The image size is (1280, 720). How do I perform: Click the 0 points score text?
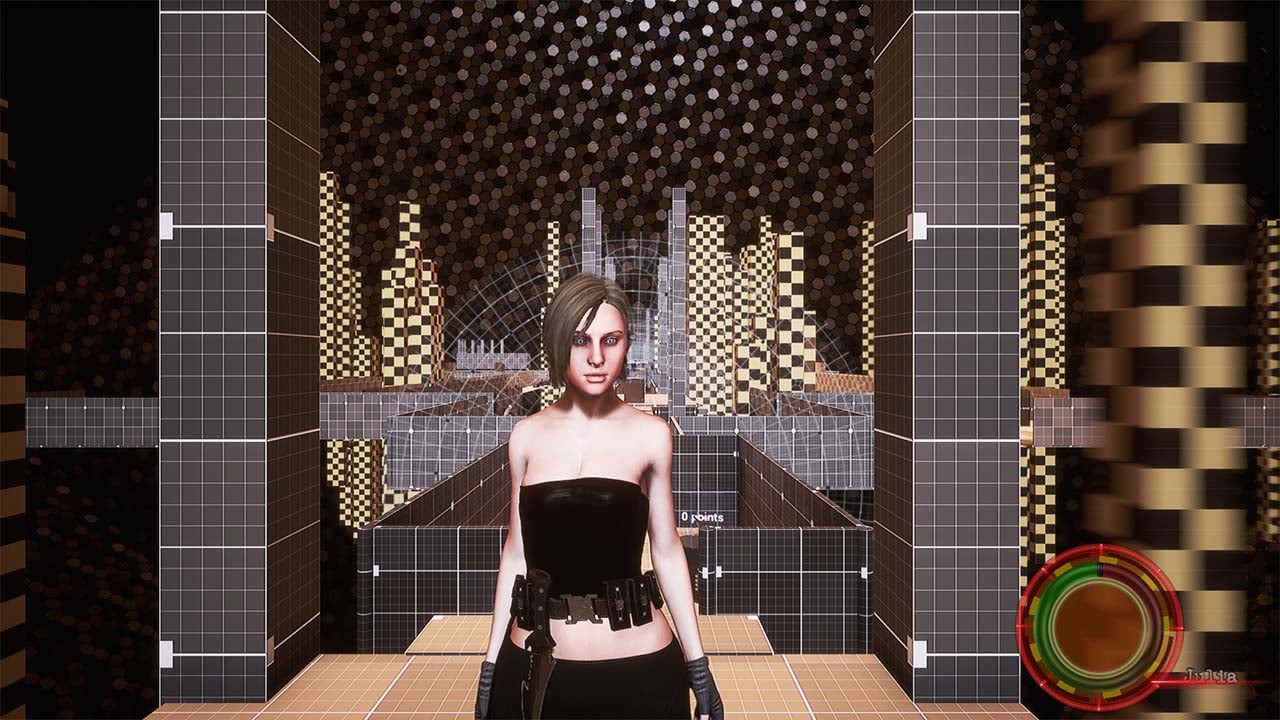(703, 517)
